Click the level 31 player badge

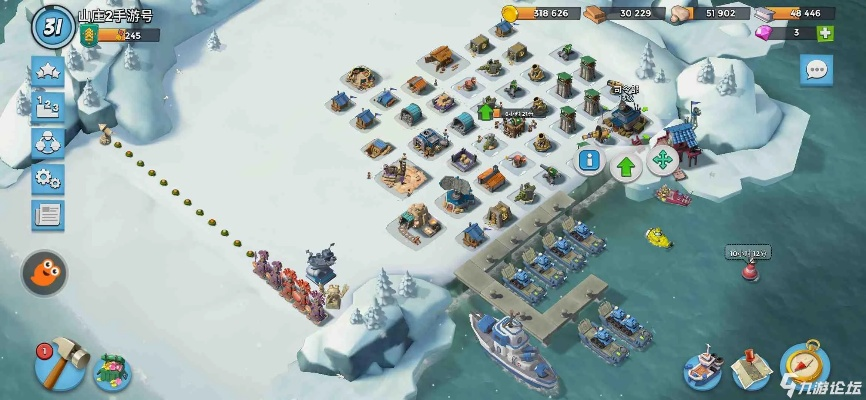pos(51,28)
